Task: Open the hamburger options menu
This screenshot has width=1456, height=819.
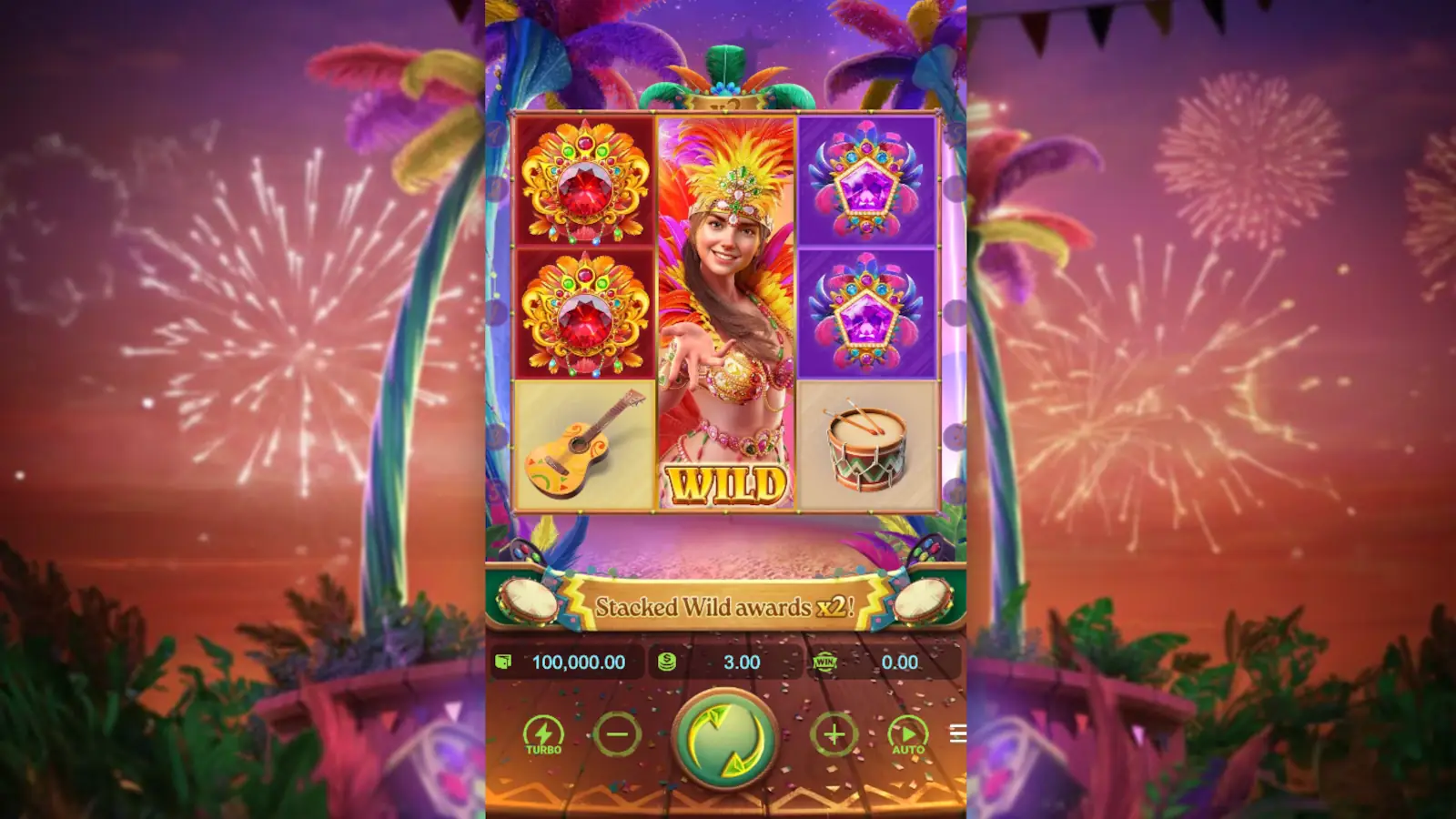Action: tap(959, 733)
